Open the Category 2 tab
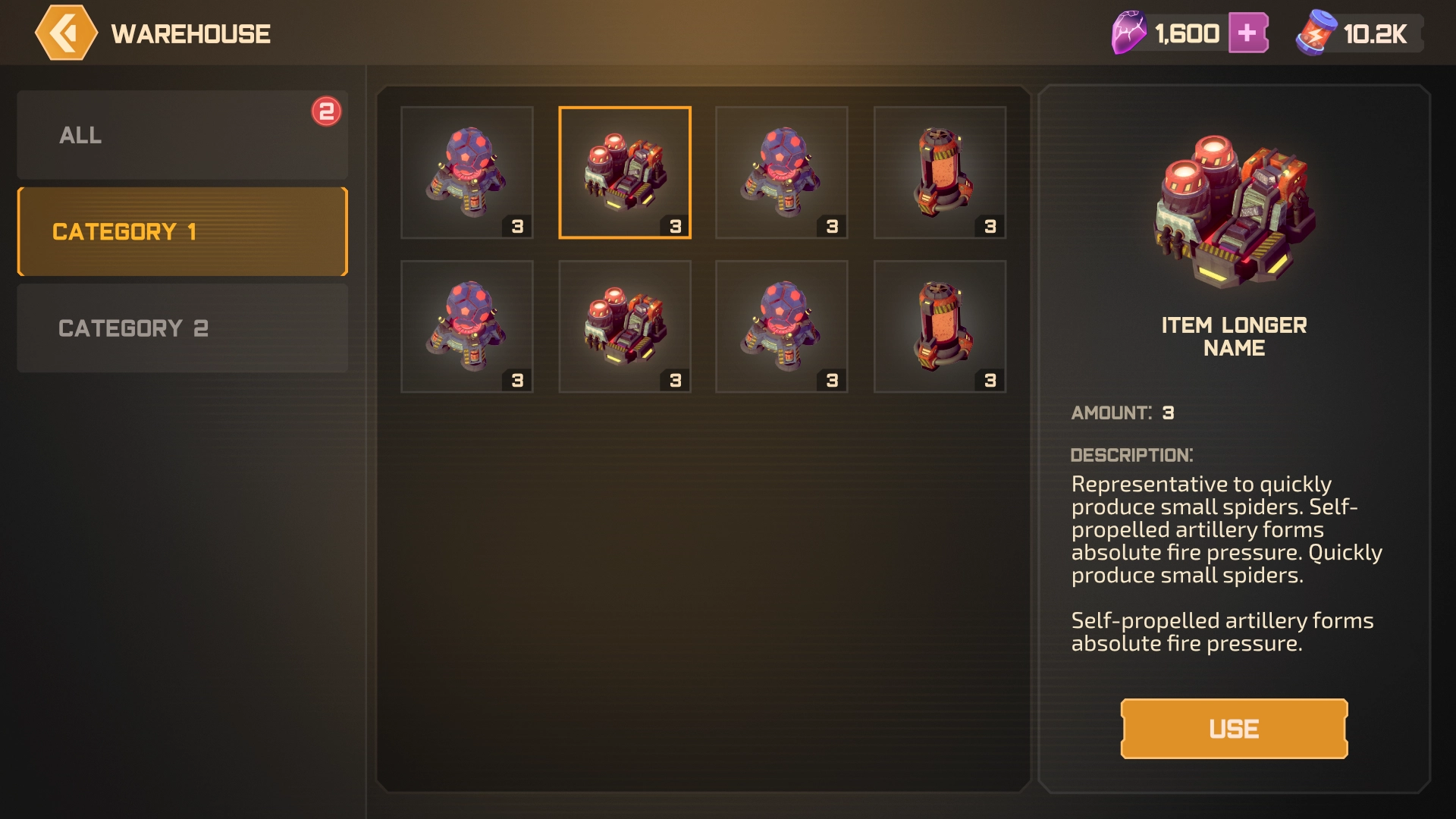This screenshot has width=1456, height=819. [x=182, y=328]
